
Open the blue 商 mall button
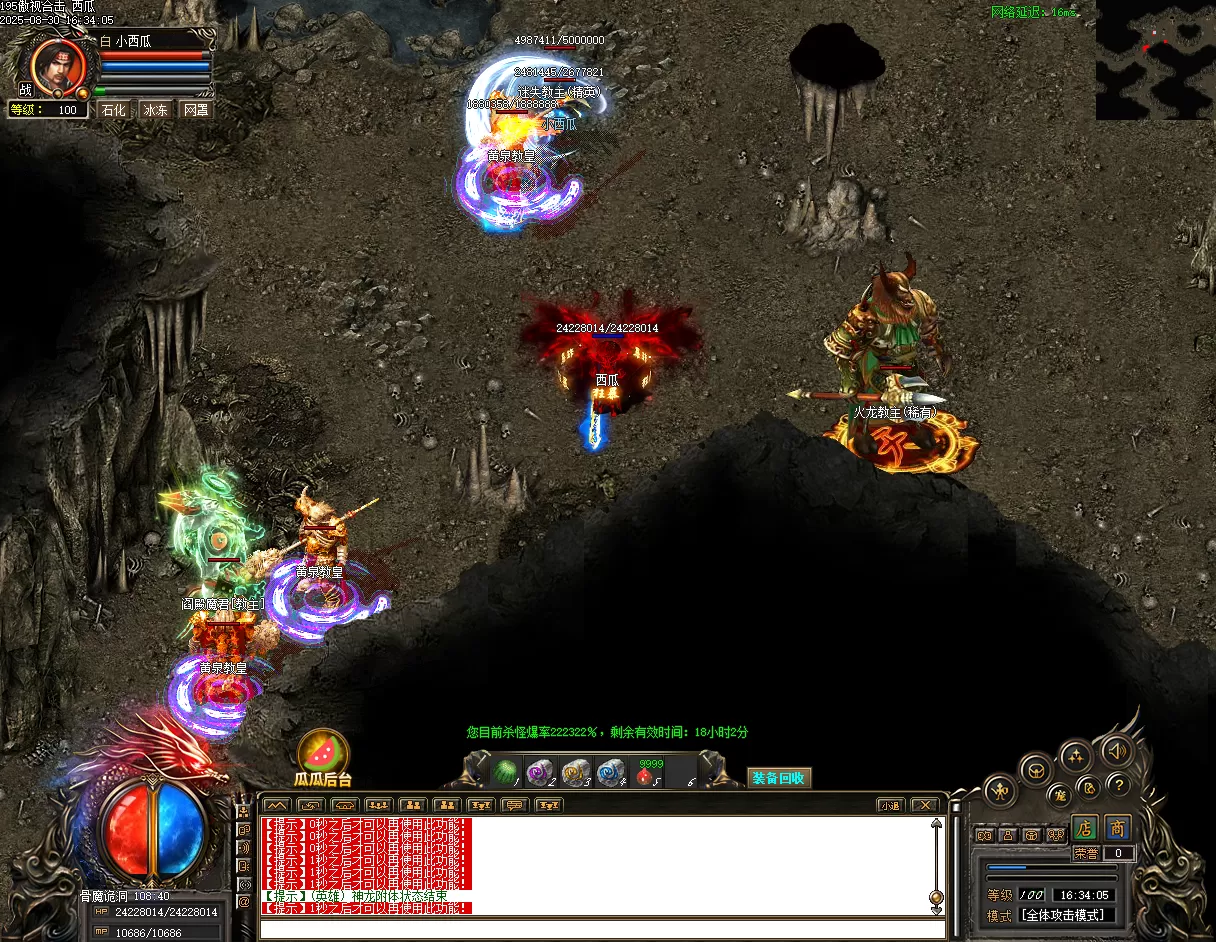(1117, 828)
